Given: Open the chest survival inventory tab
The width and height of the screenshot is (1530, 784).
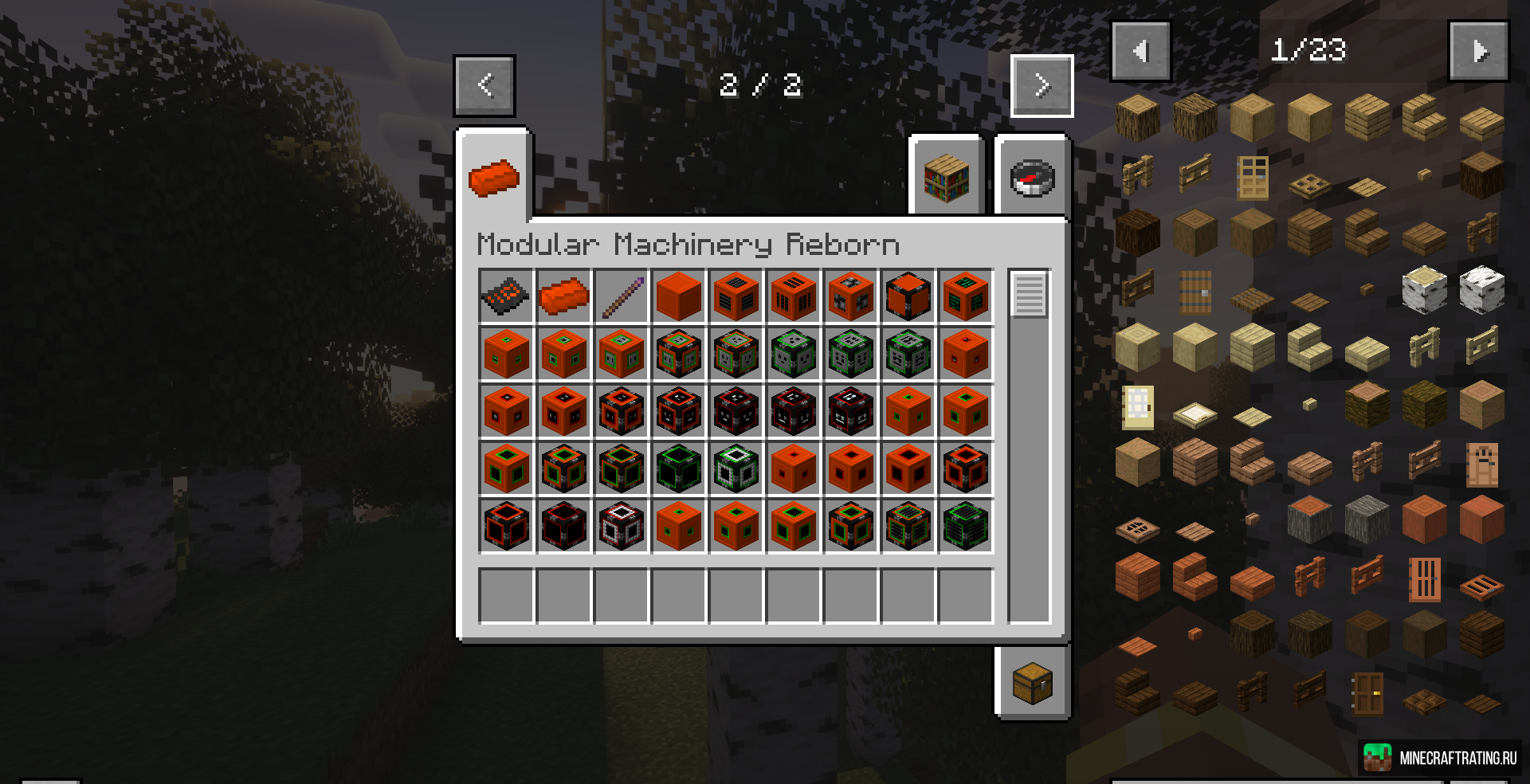Looking at the screenshot, I should 1032,683.
